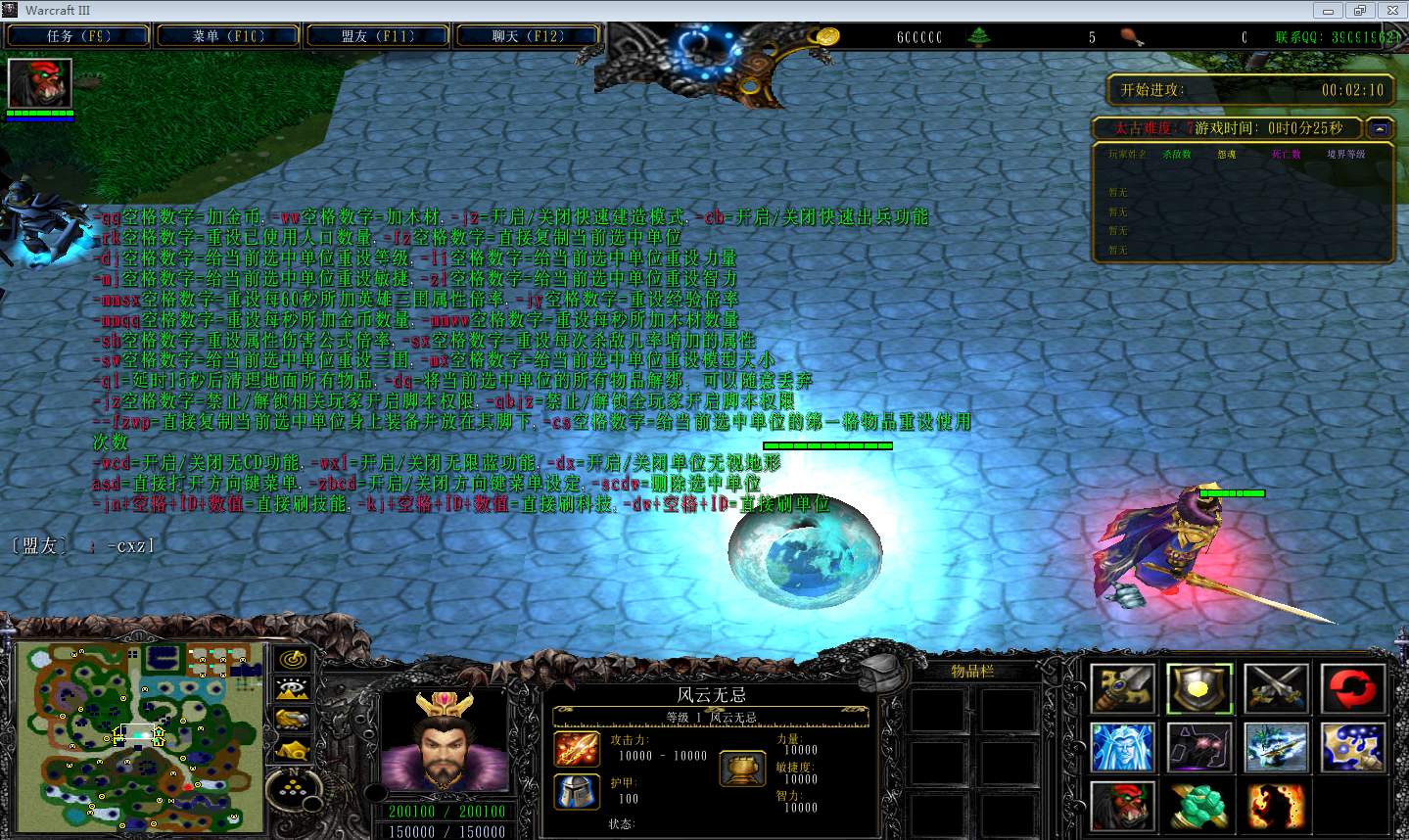Viewport: 1409px width, 840px height.
Task: Activate the crossed swords attack command
Action: click(1276, 688)
